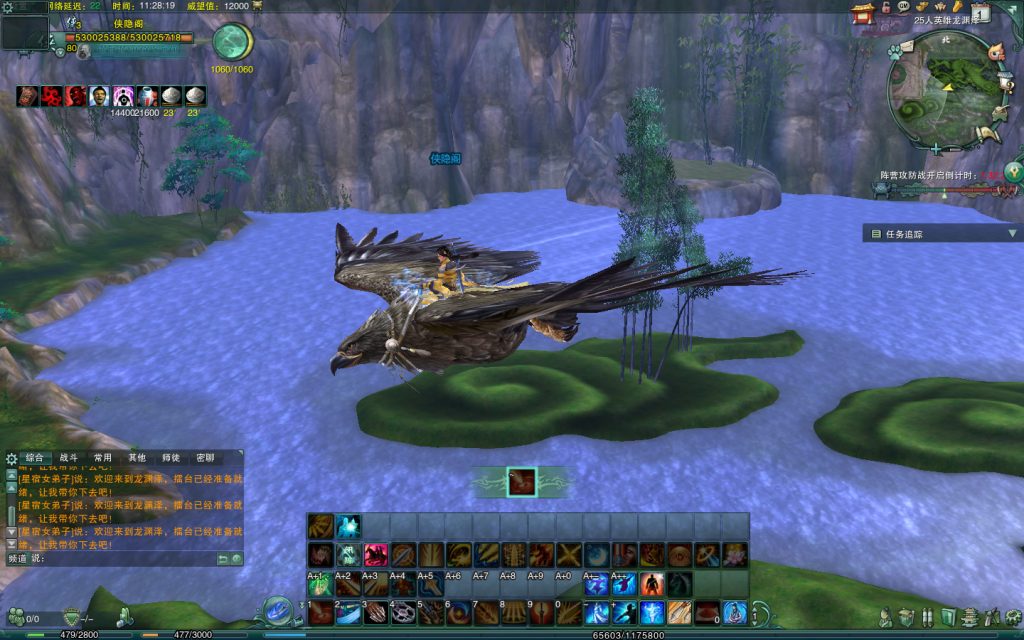Expand the 任务追踪 quest tracker dropdown

click(1012, 234)
